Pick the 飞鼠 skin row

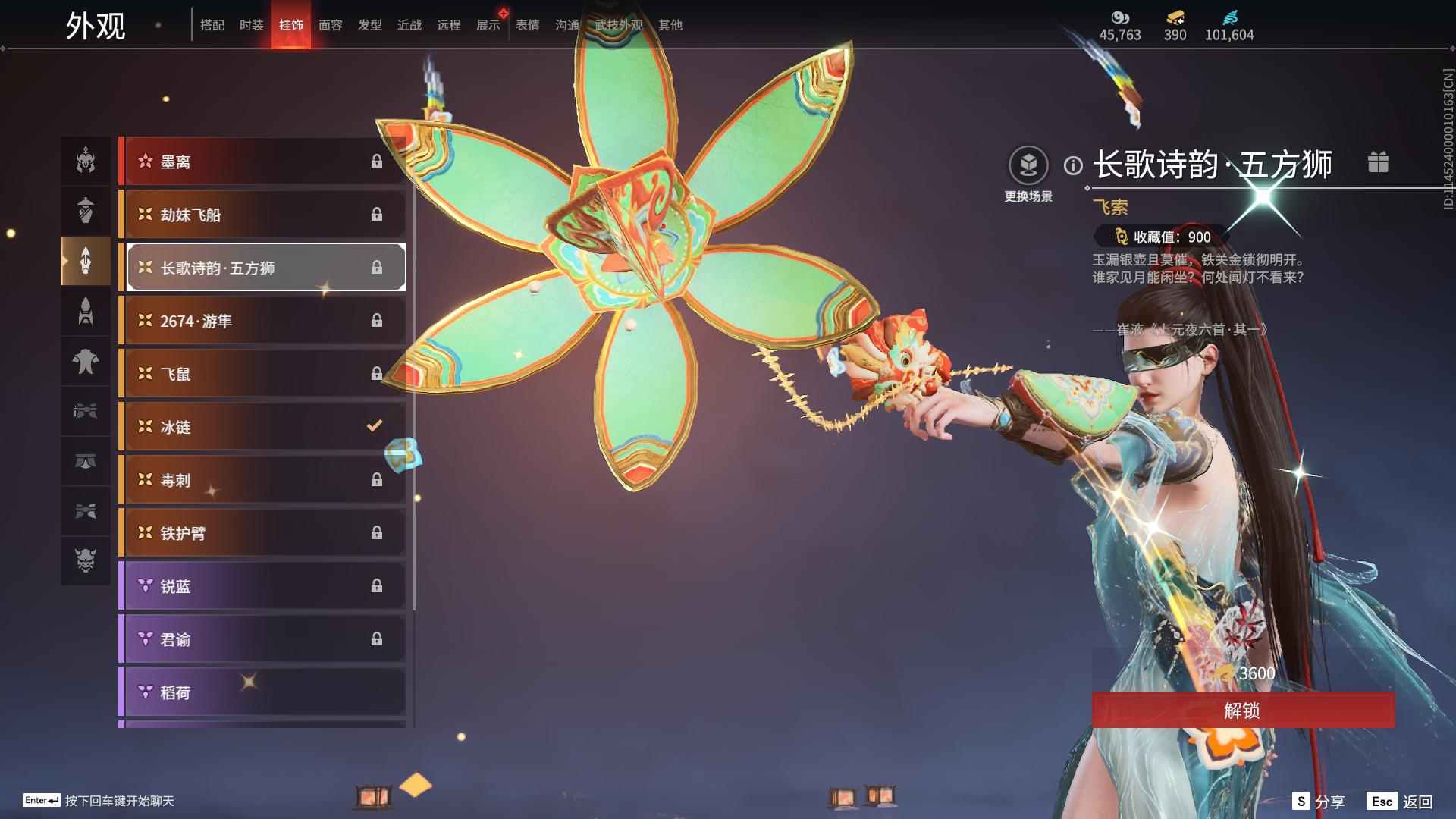coord(262,374)
